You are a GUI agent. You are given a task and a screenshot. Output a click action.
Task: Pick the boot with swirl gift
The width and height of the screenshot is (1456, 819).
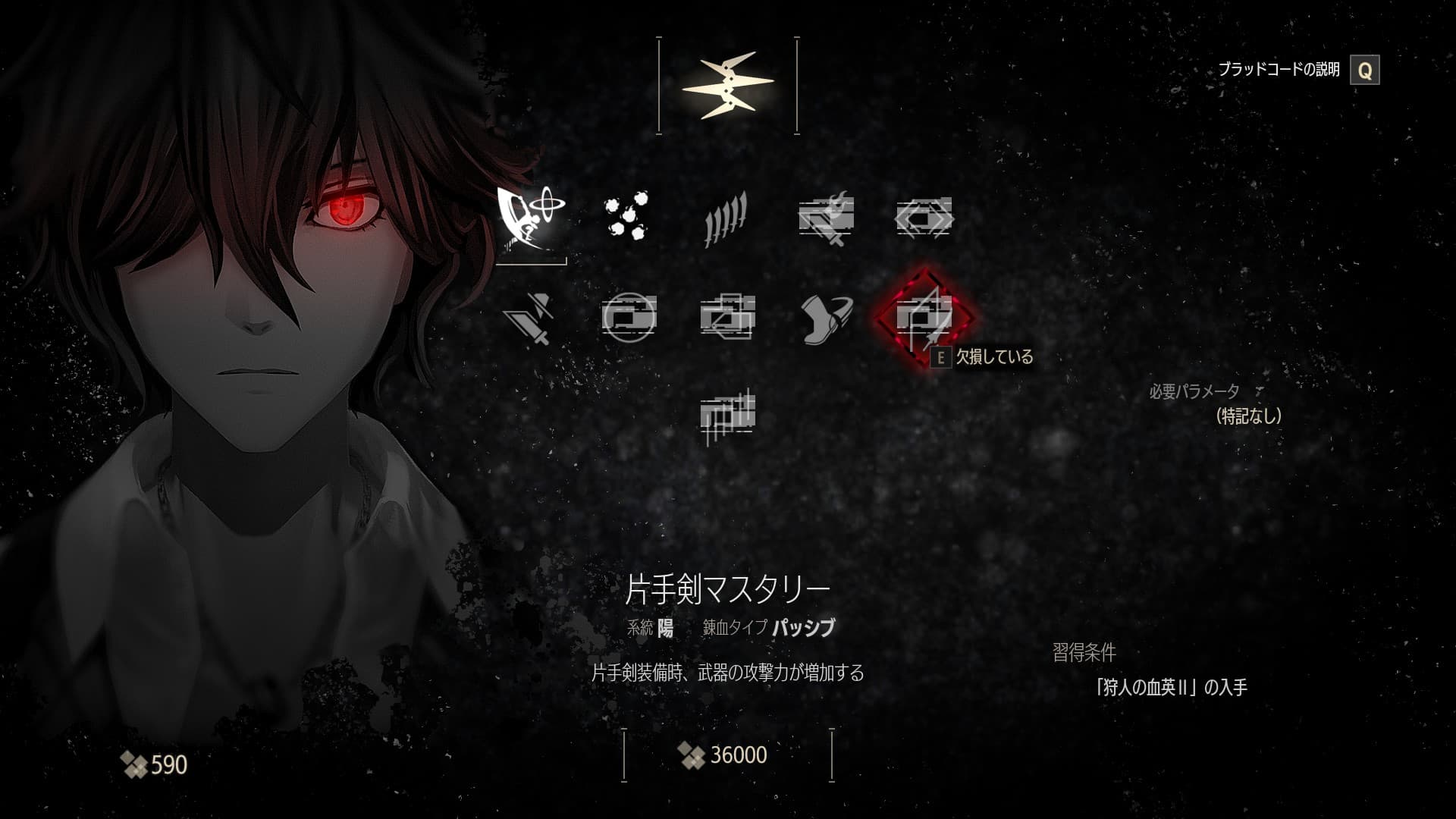point(826,315)
